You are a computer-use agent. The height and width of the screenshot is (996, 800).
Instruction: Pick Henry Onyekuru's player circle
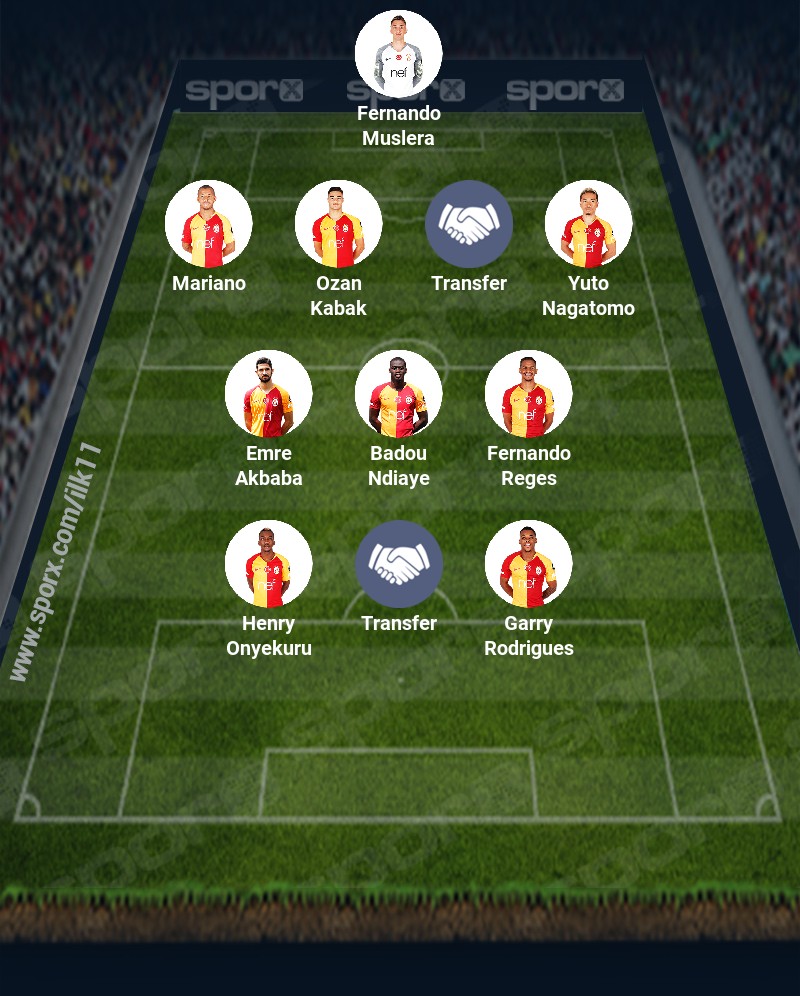268,564
